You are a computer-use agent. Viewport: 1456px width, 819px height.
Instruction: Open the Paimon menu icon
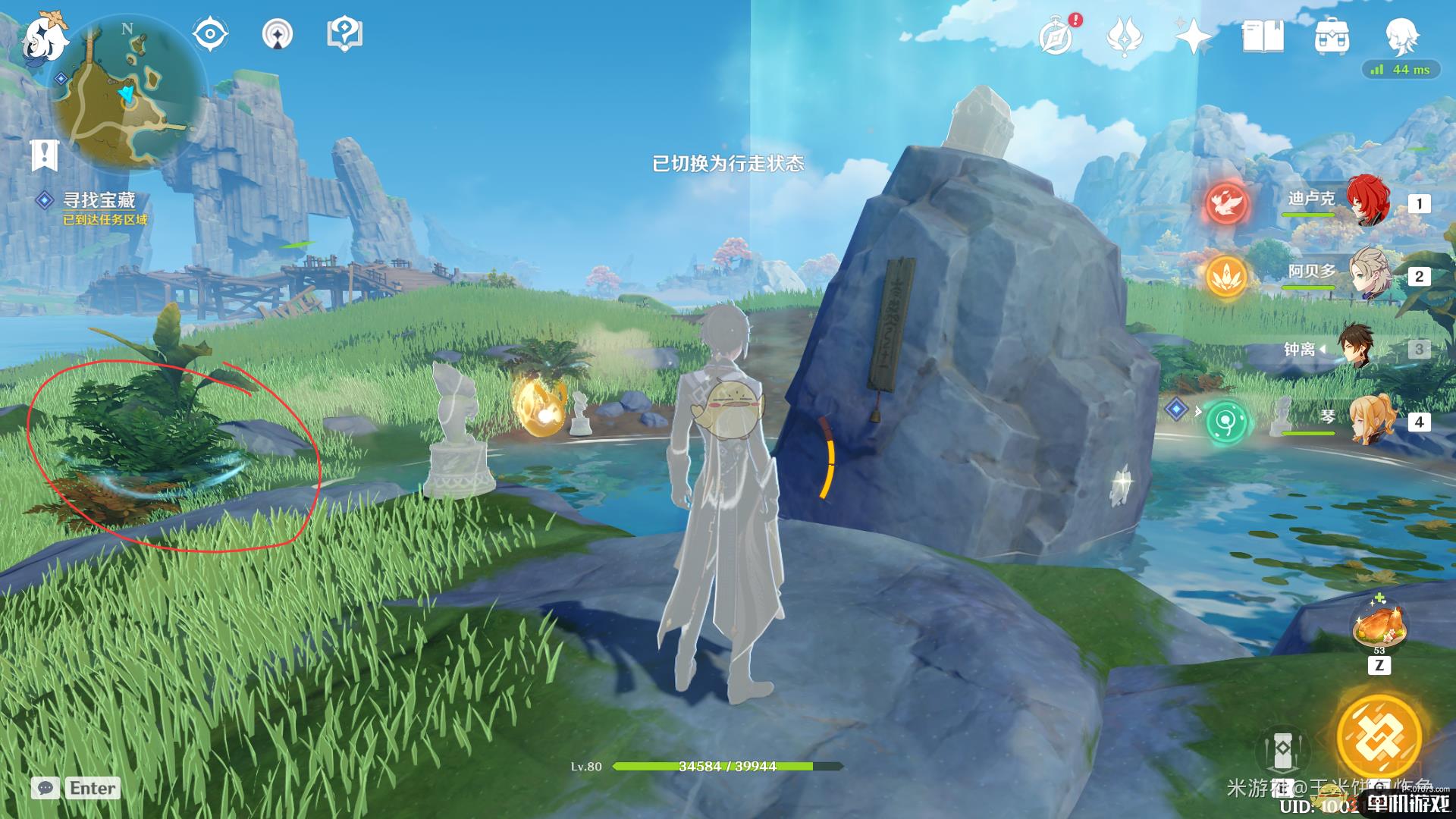[x=44, y=38]
